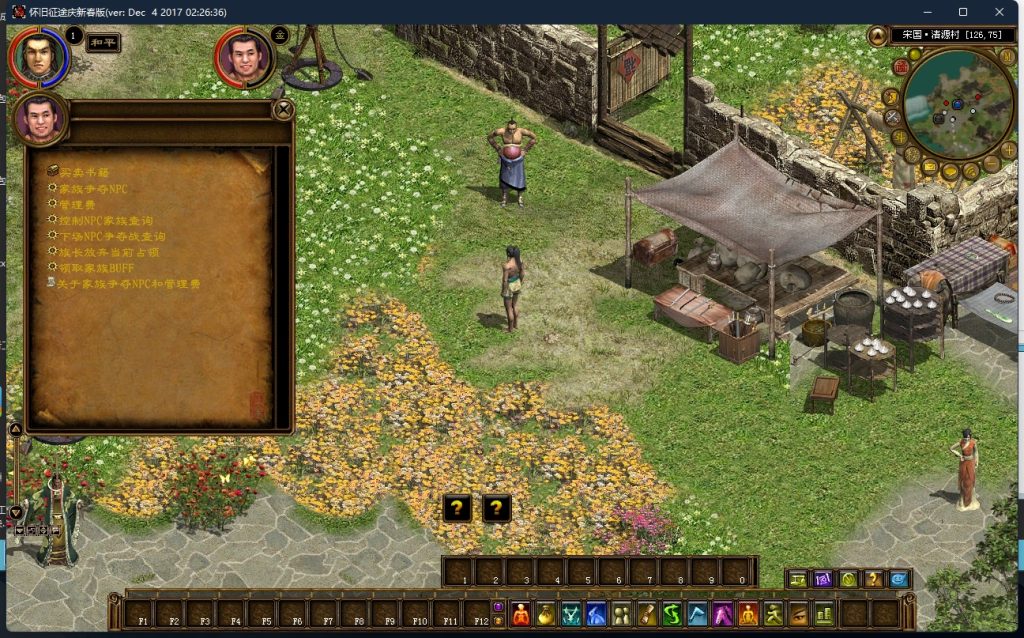Maximize the game window
The image size is (1024, 638).
pos(963,12)
